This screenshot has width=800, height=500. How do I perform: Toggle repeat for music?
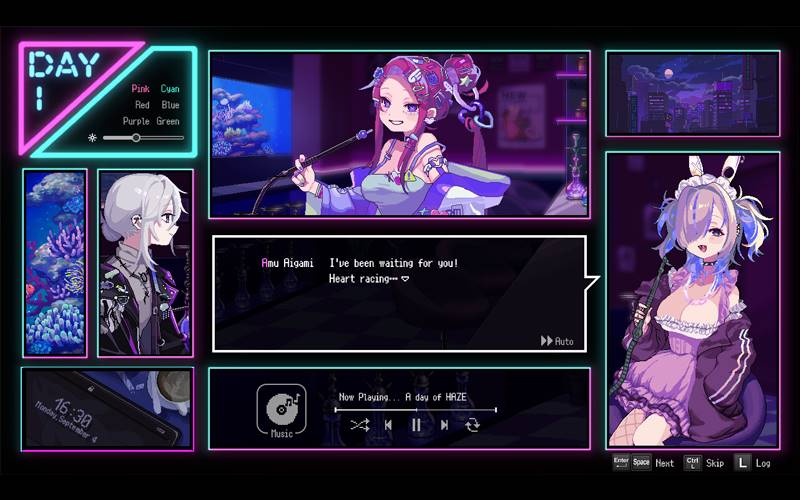(x=472, y=425)
